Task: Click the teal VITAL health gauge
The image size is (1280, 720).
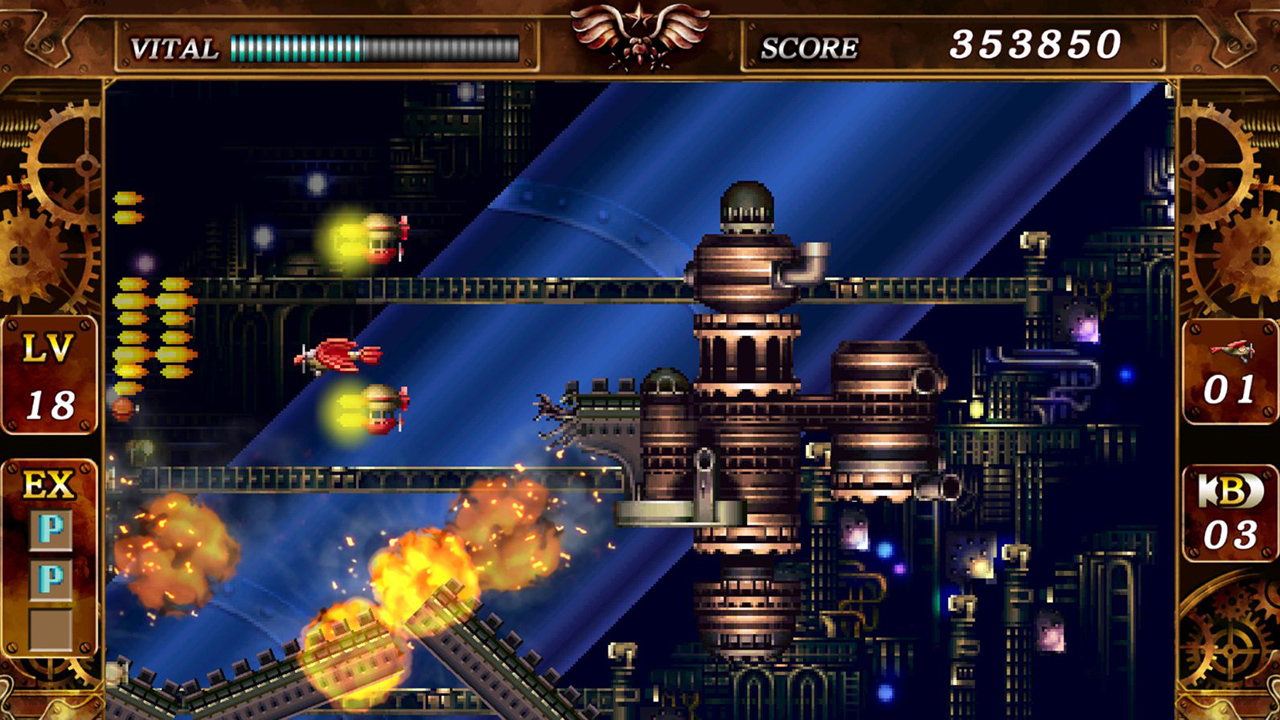Action: [x=295, y=46]
